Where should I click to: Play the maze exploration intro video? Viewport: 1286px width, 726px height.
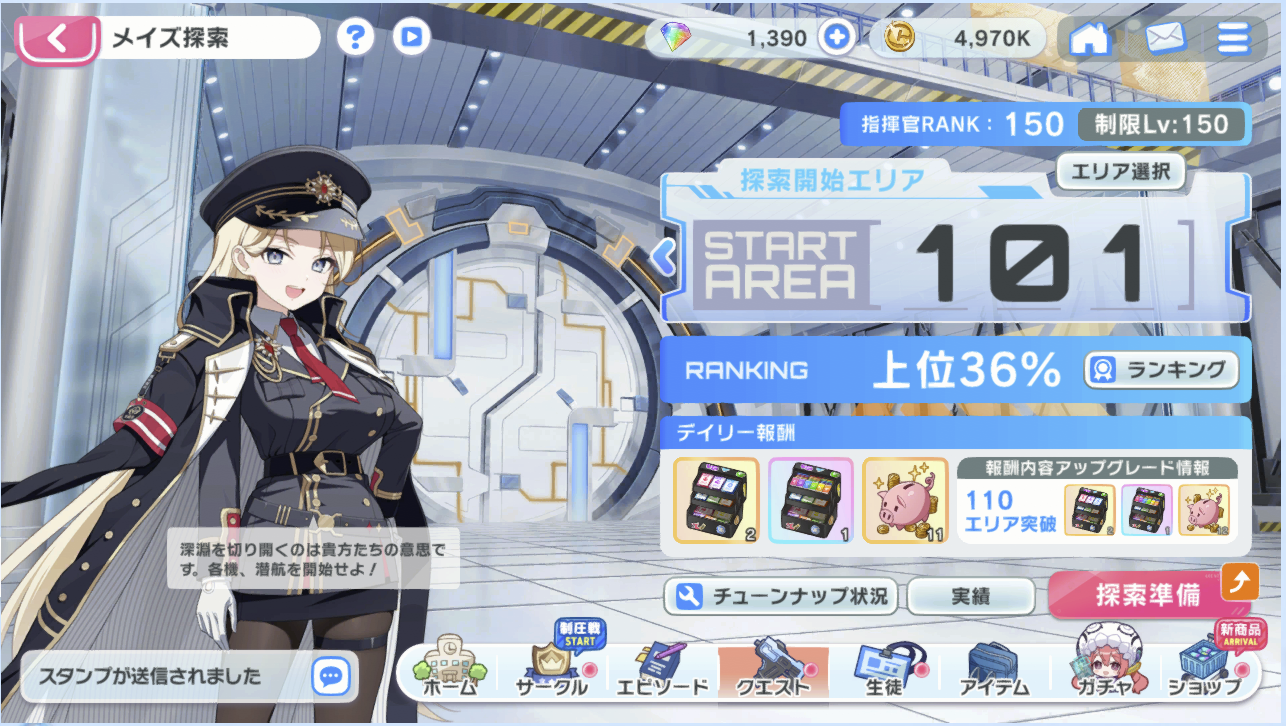coord(411,38)
